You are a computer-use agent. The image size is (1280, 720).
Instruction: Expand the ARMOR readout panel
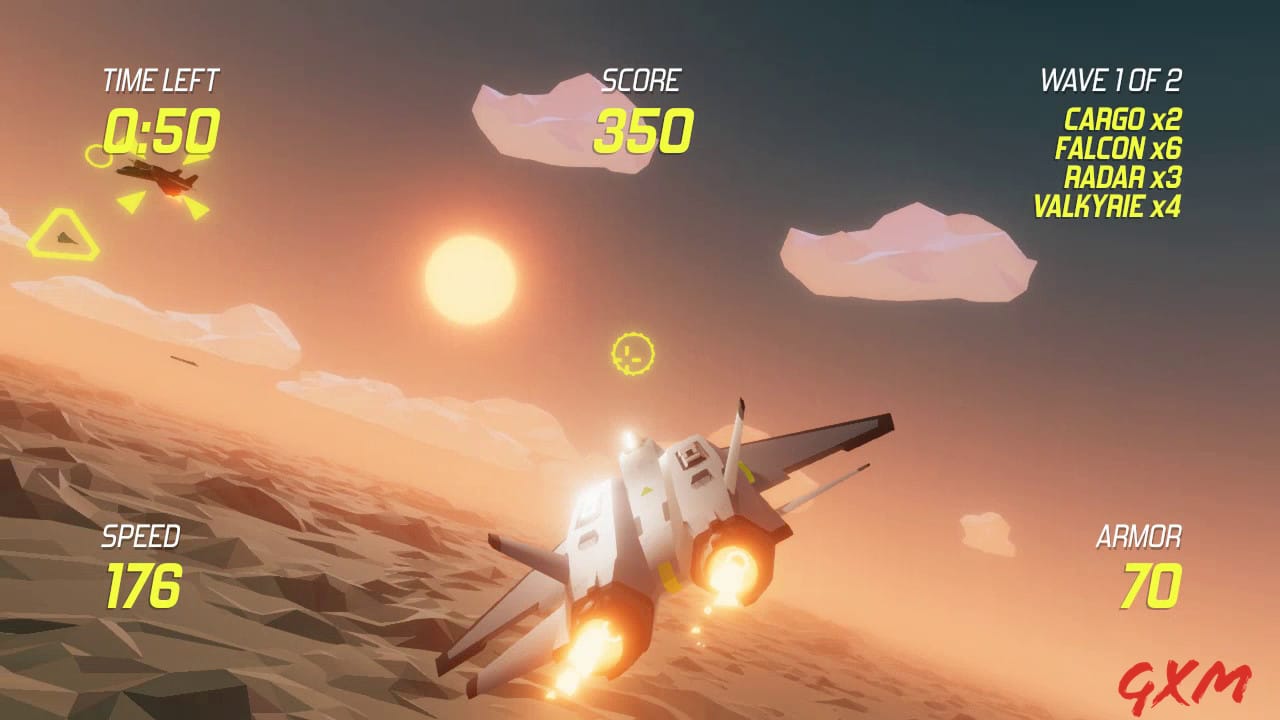click(x=1142, y=537)
